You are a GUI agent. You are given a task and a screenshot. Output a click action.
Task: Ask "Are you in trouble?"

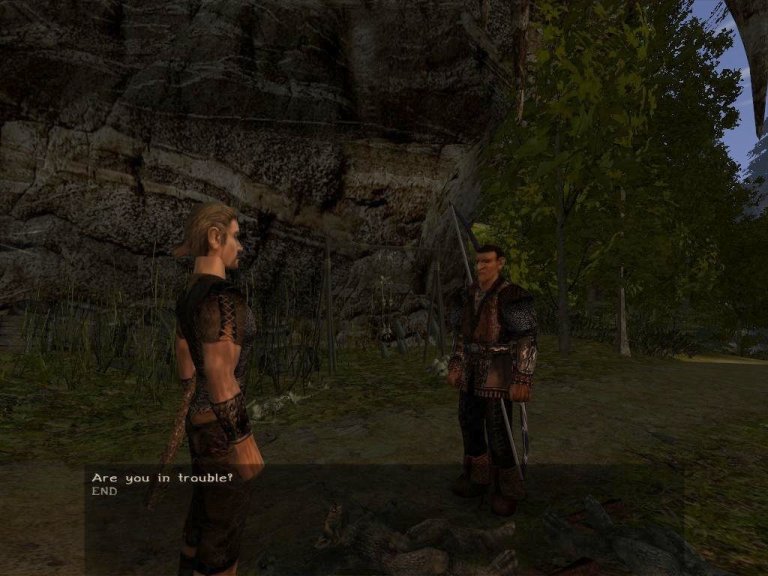tap(162, 478)
